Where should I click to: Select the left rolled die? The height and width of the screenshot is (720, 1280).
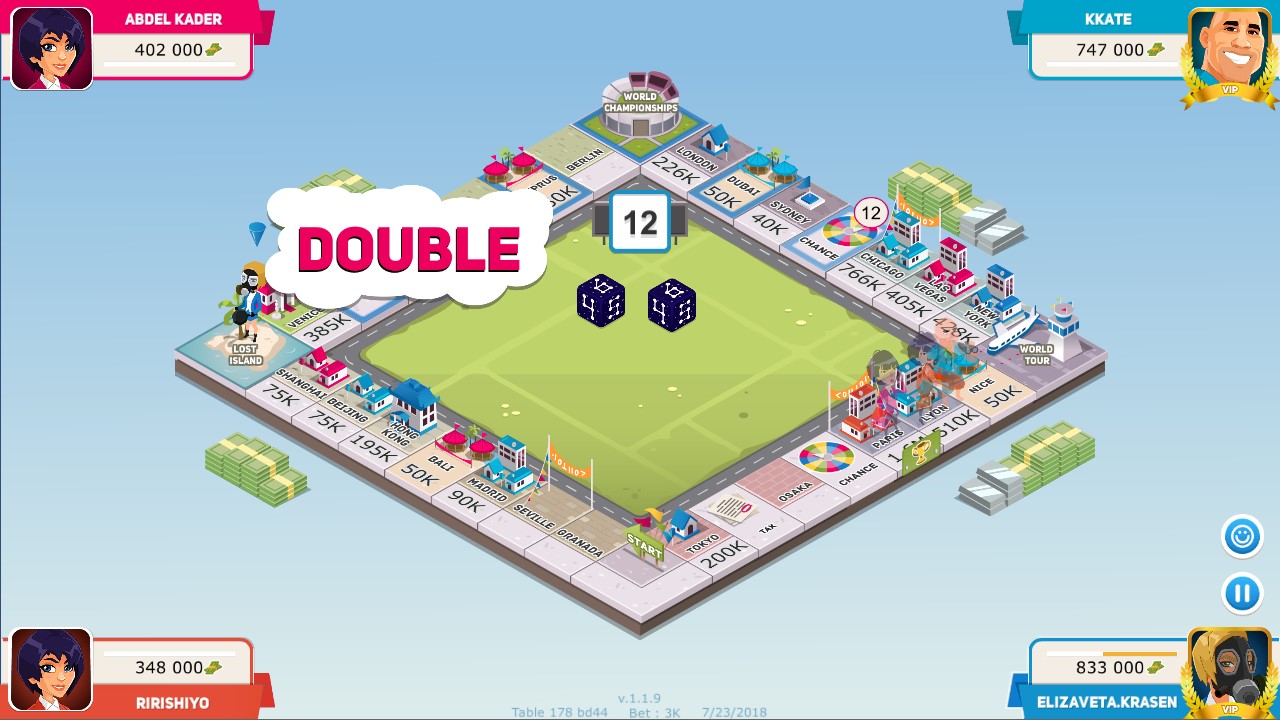click(x=601, y=303)
